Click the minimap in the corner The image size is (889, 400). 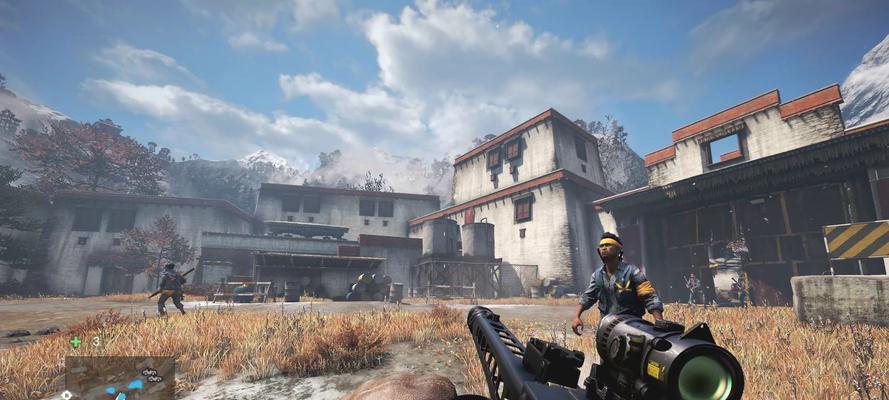click(120, 378)
